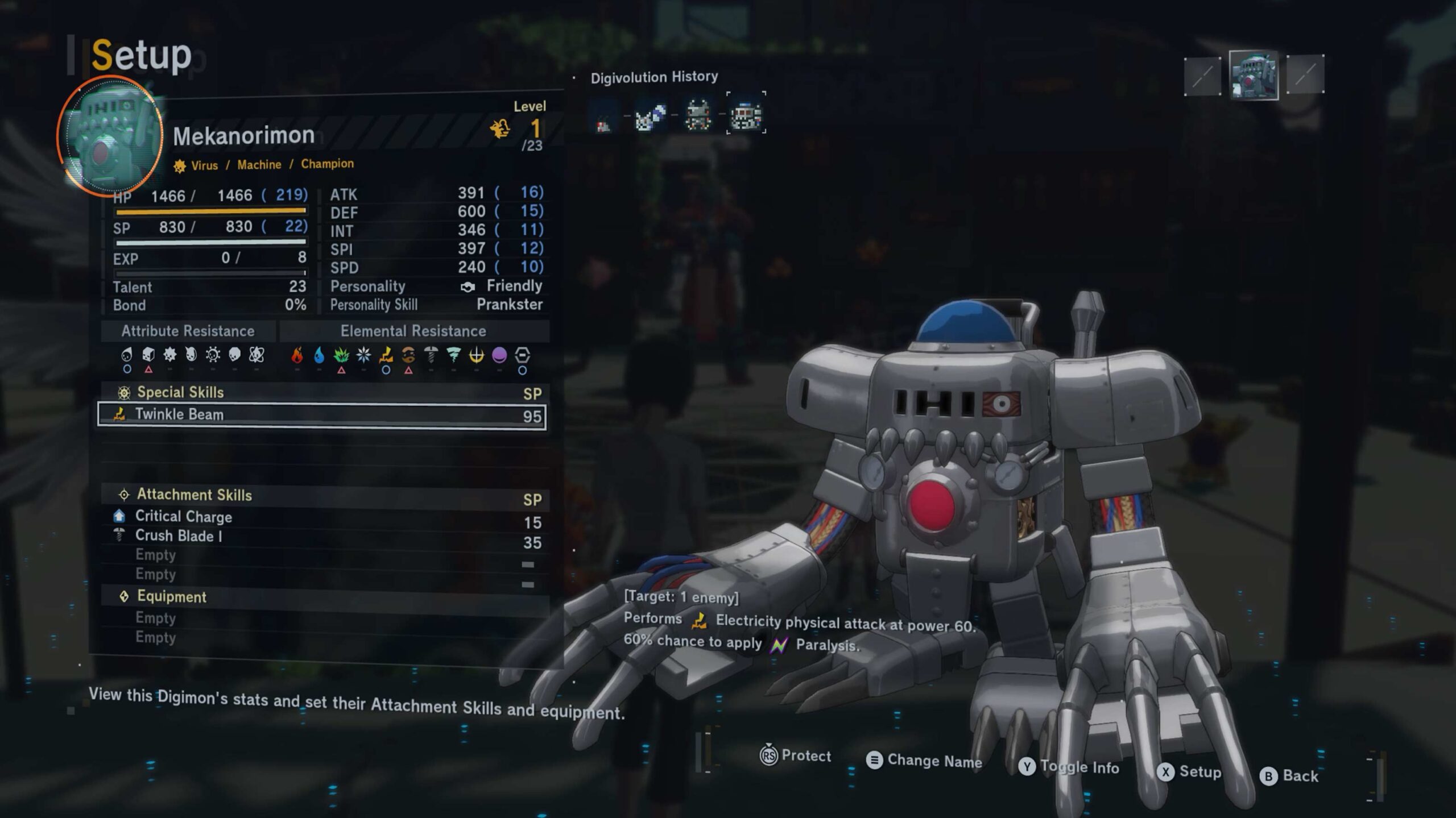Select the highlighted final Digivolution History icon
Viewport: 1456px width, 818px height.
746,114
